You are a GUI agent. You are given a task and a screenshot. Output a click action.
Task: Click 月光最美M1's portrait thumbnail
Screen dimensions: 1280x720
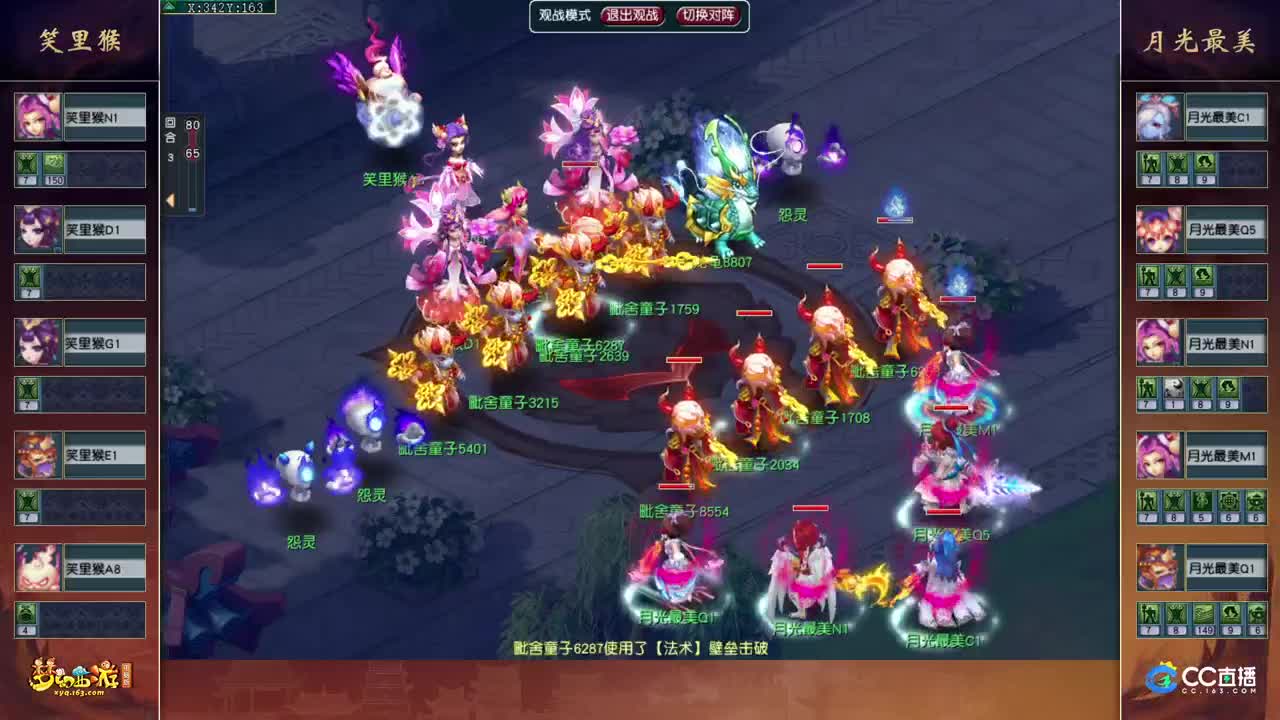click(1158, 455)
